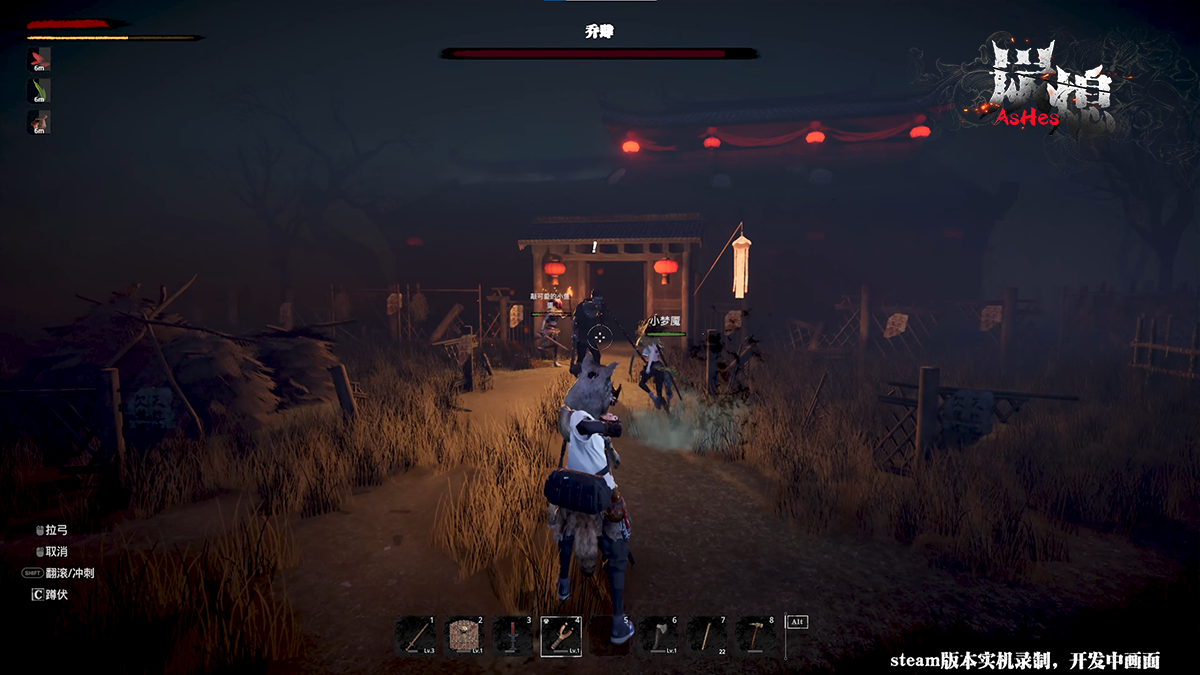1200x675 pixels.
Task: Select the patterned shield in slot 2
Action: click(463, 636)
